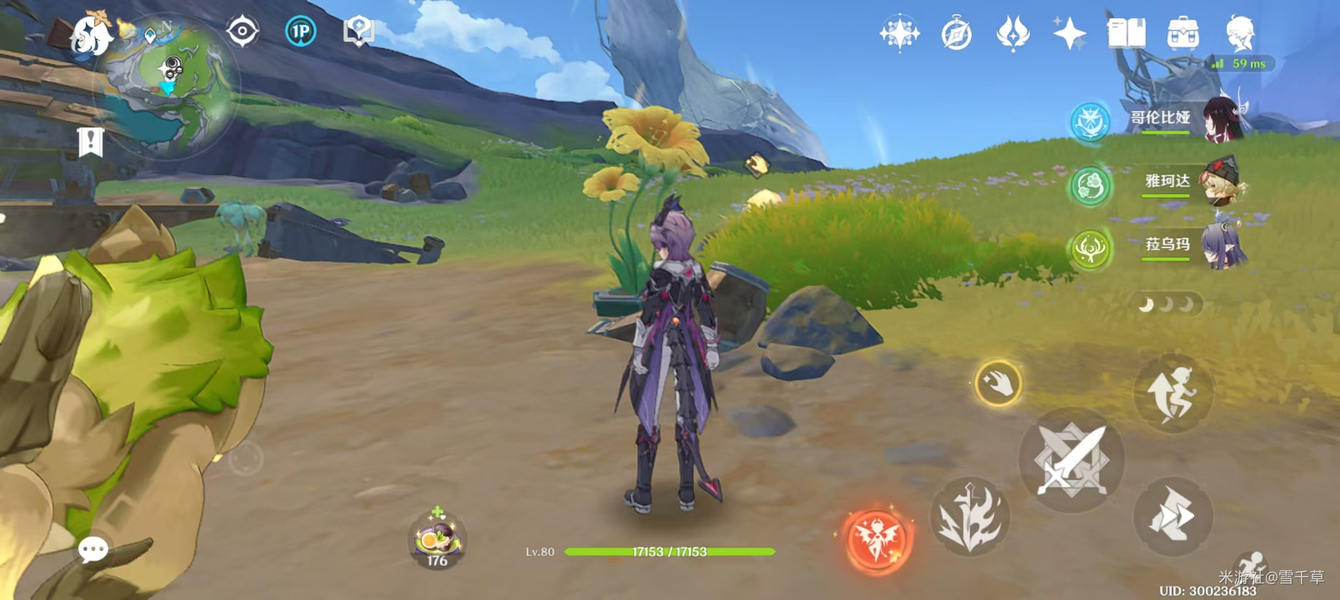Use the food quick-item showing 176
The width and height of the screenshot is (1340, 600).
click(437, 540)
